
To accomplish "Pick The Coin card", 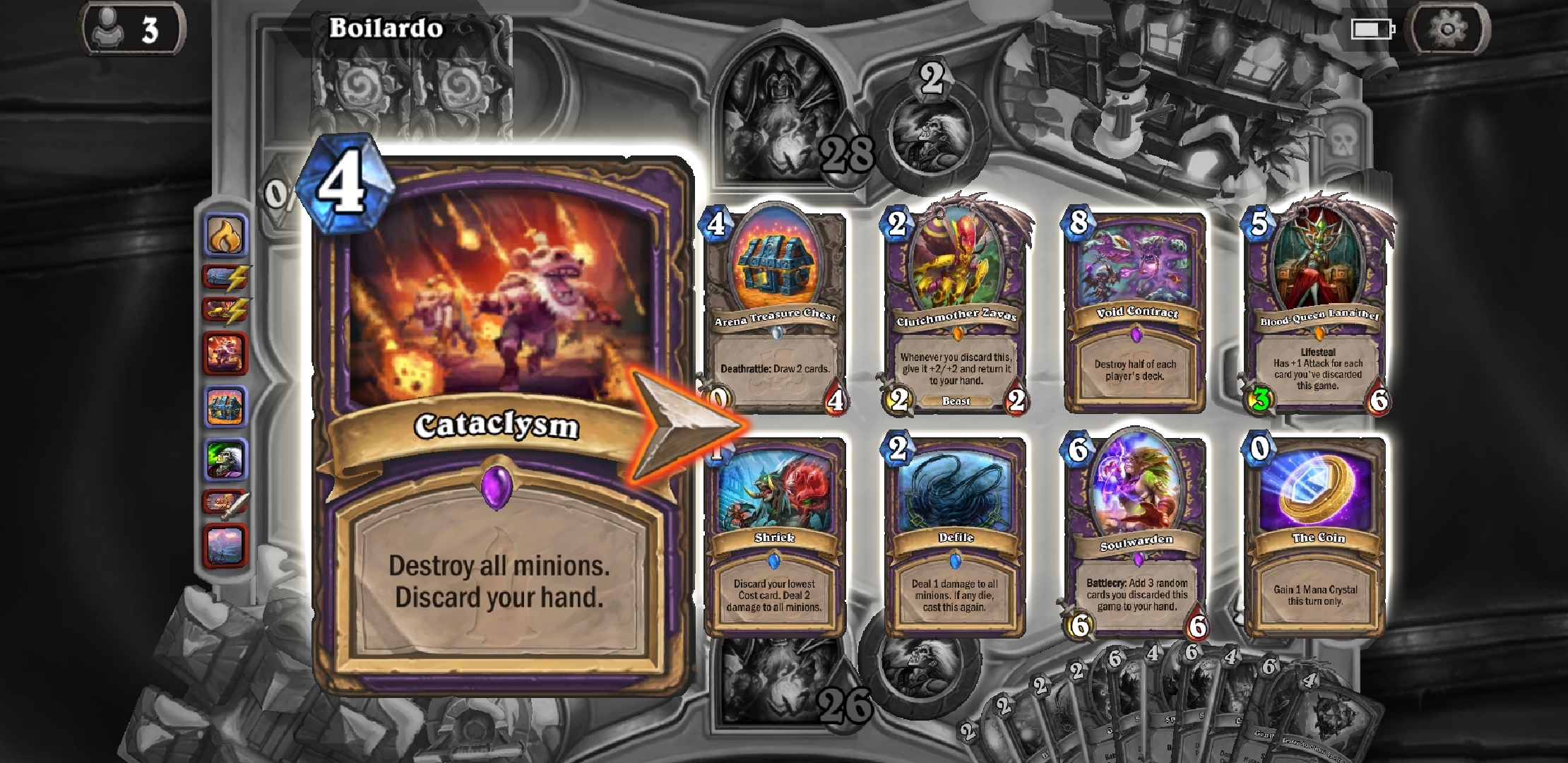I will [x=1315, y=537].
